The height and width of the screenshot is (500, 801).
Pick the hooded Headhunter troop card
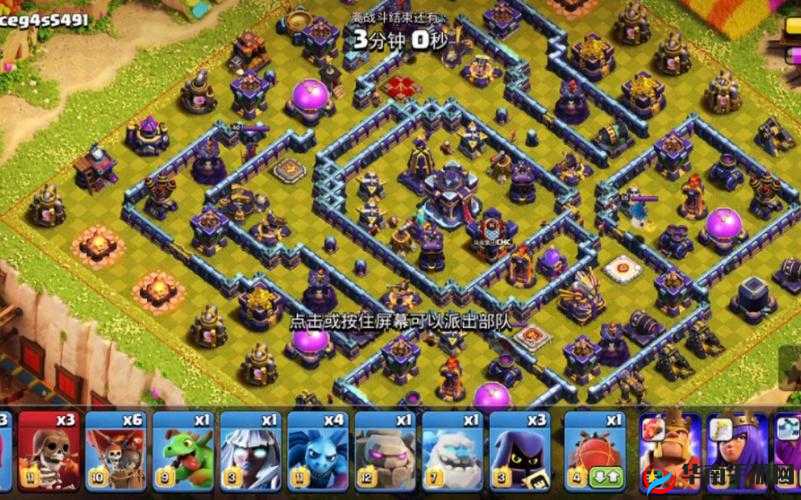coord(519,447)
